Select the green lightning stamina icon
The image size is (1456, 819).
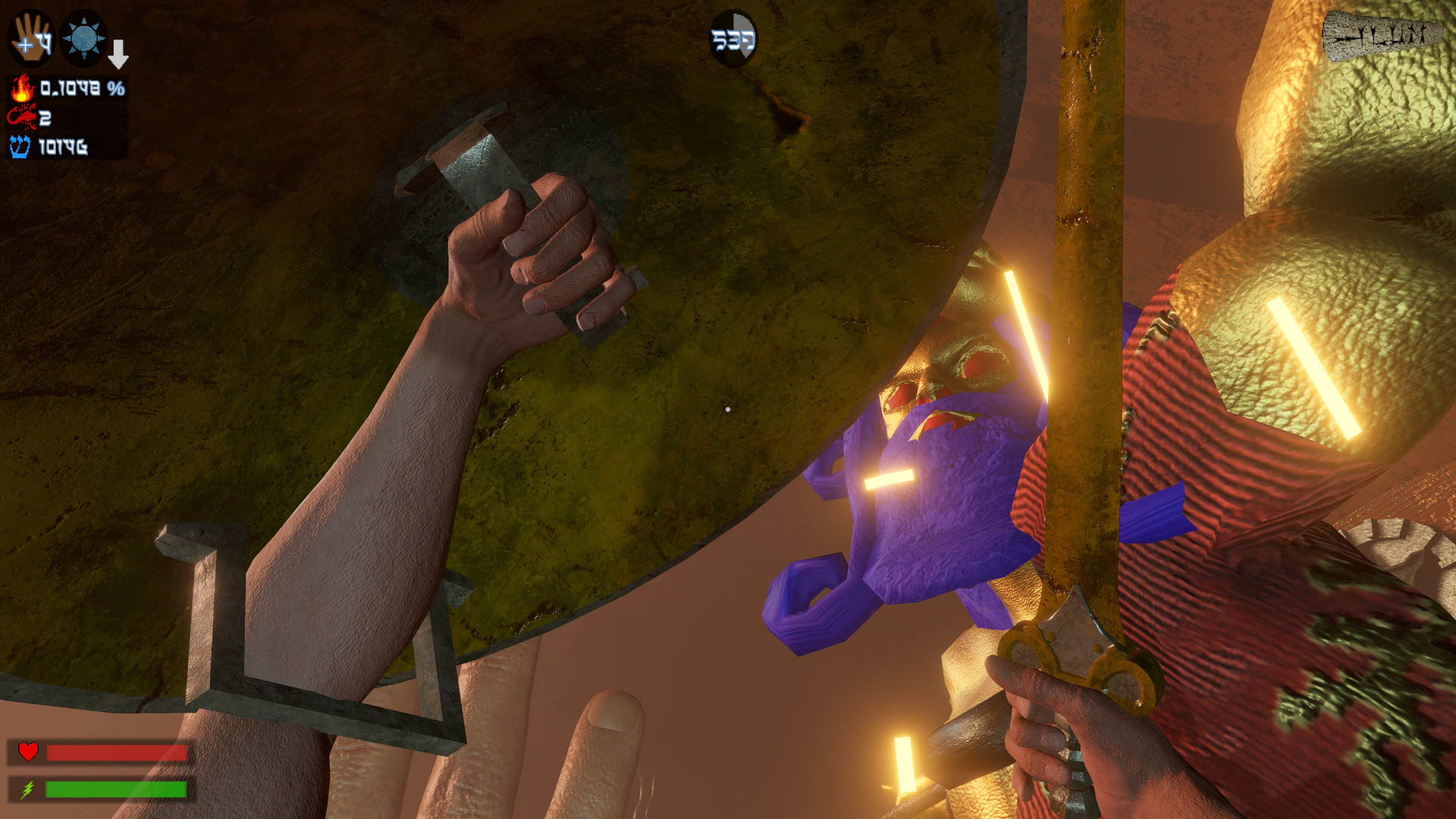(27, 789)
